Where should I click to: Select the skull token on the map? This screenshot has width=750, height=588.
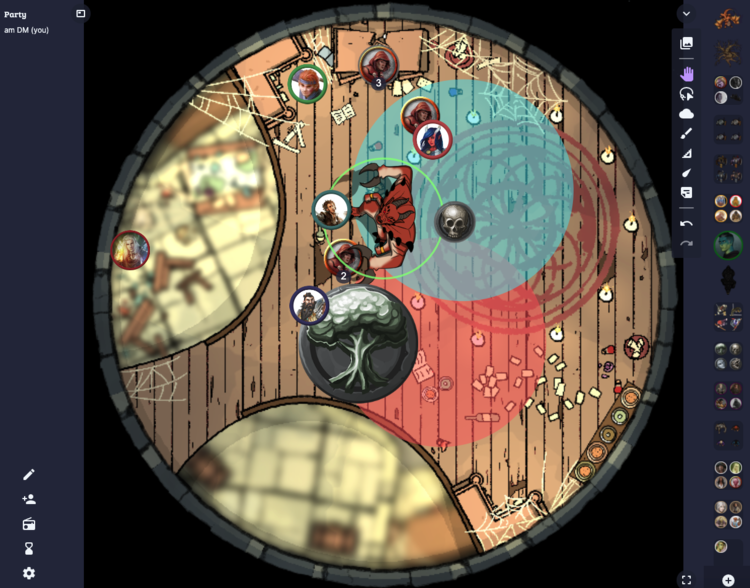[x=454, y=221]
